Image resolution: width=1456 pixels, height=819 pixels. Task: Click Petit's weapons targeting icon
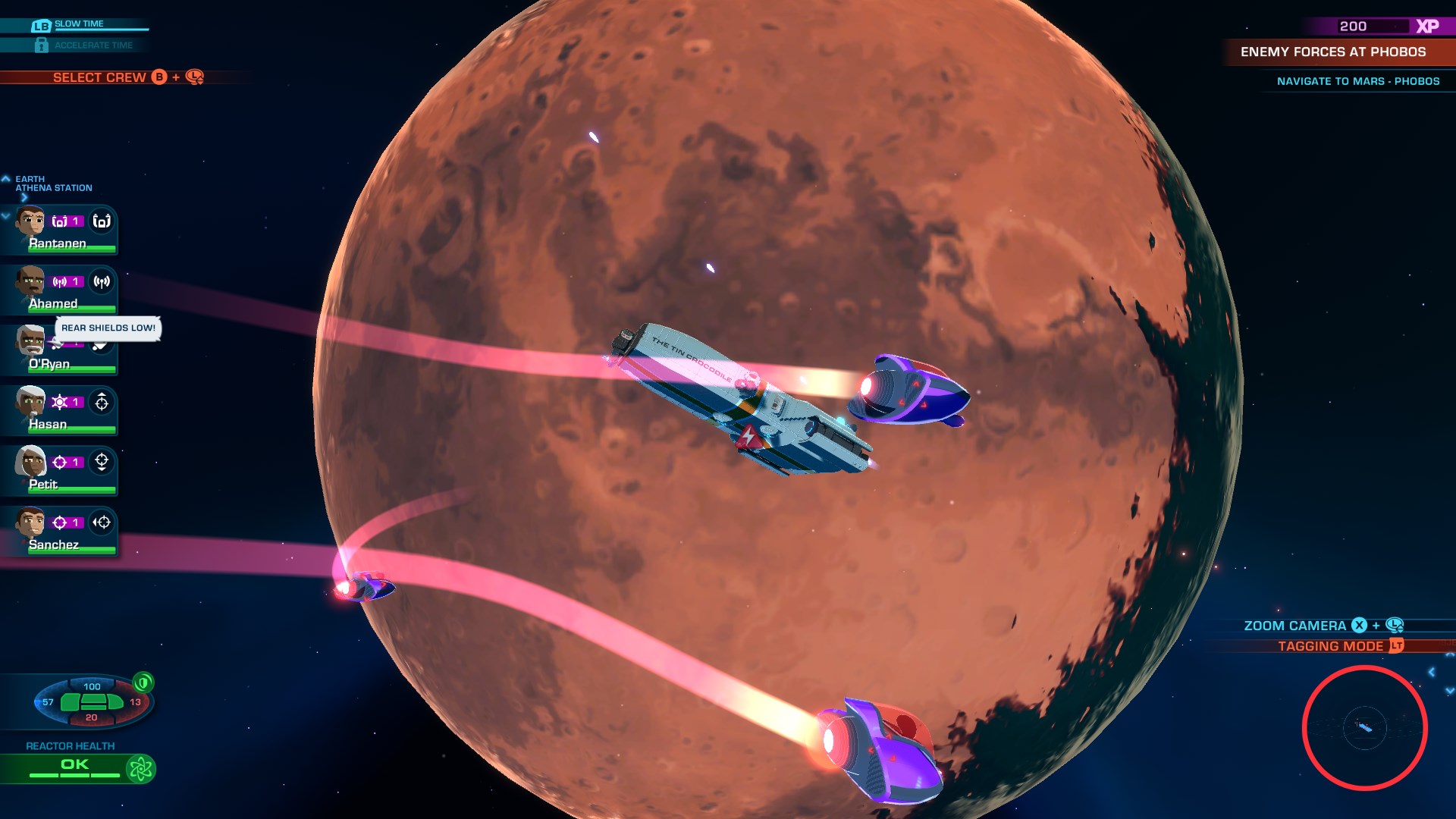pyautogui.click(x=102, y=463)
